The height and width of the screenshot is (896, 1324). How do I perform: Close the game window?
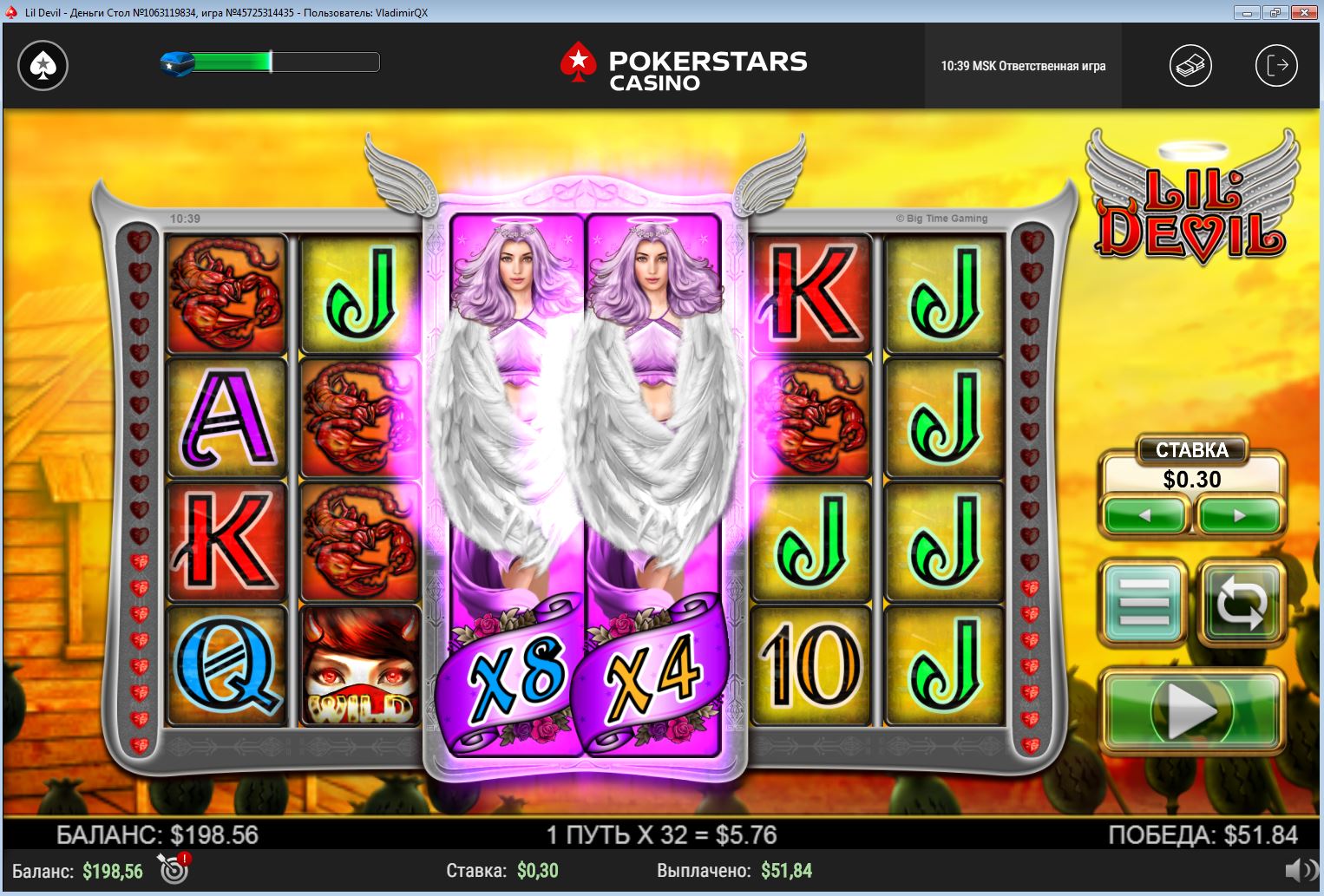point(1303,12)
